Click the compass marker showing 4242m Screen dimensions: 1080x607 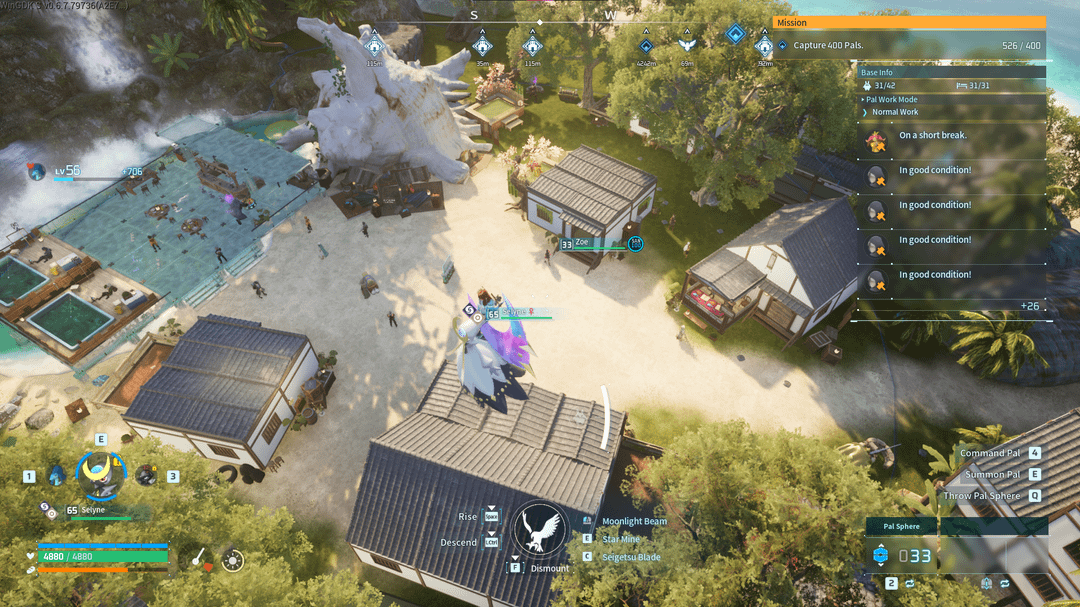(646, 45)
